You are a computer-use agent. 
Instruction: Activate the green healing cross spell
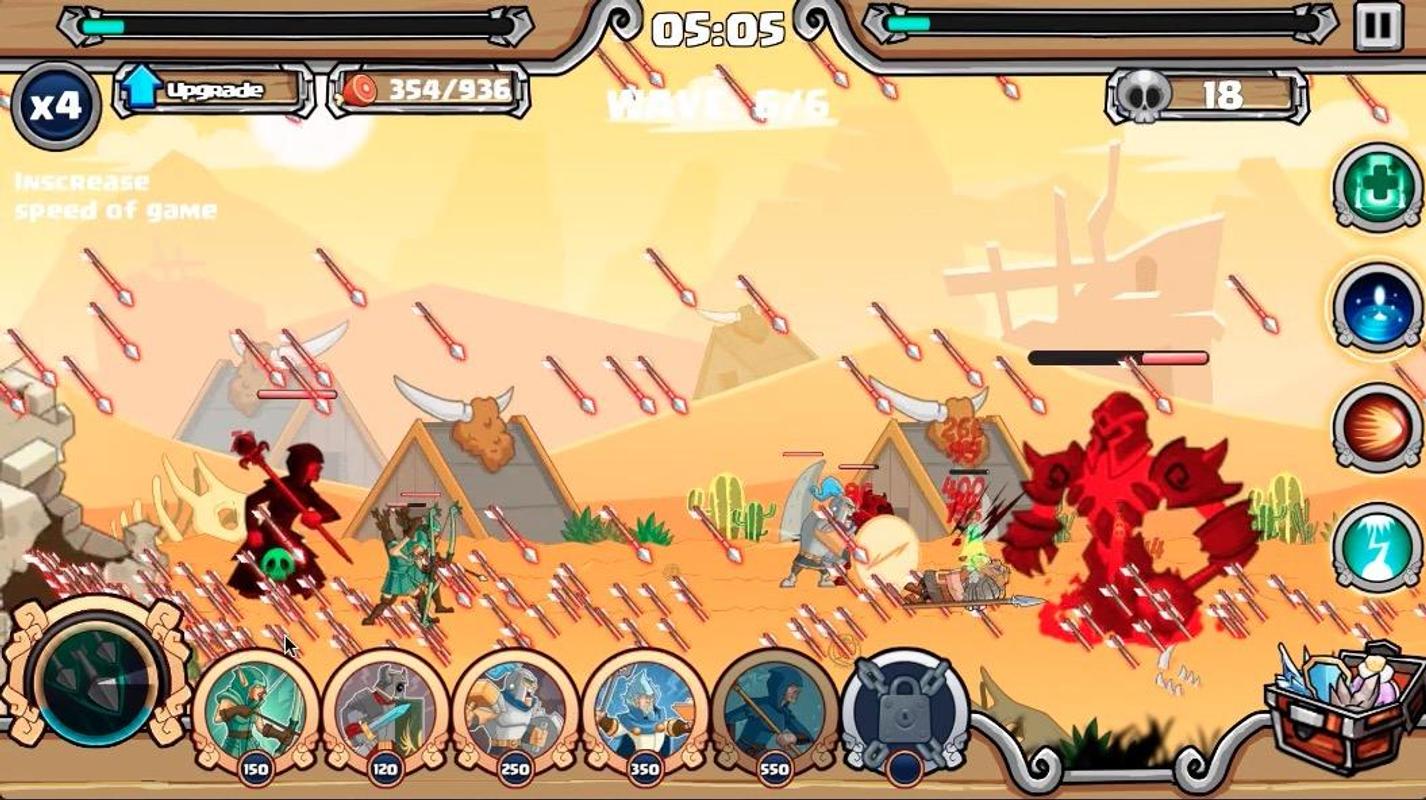pos(1378,187)
